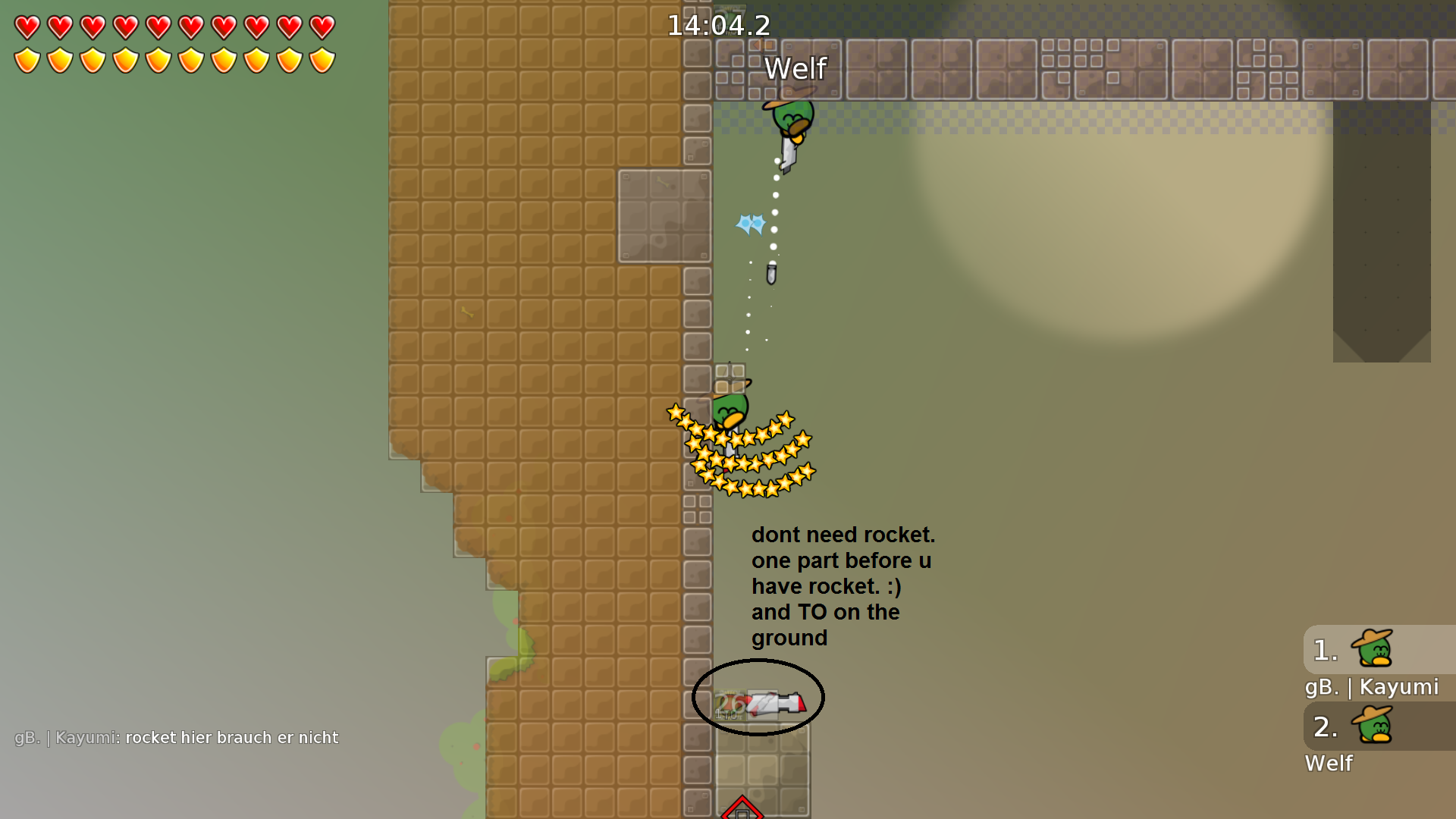Click the blue shard particle near the bullets
This screenshot has width=1456, height=819.
click(x=750, y=224)
